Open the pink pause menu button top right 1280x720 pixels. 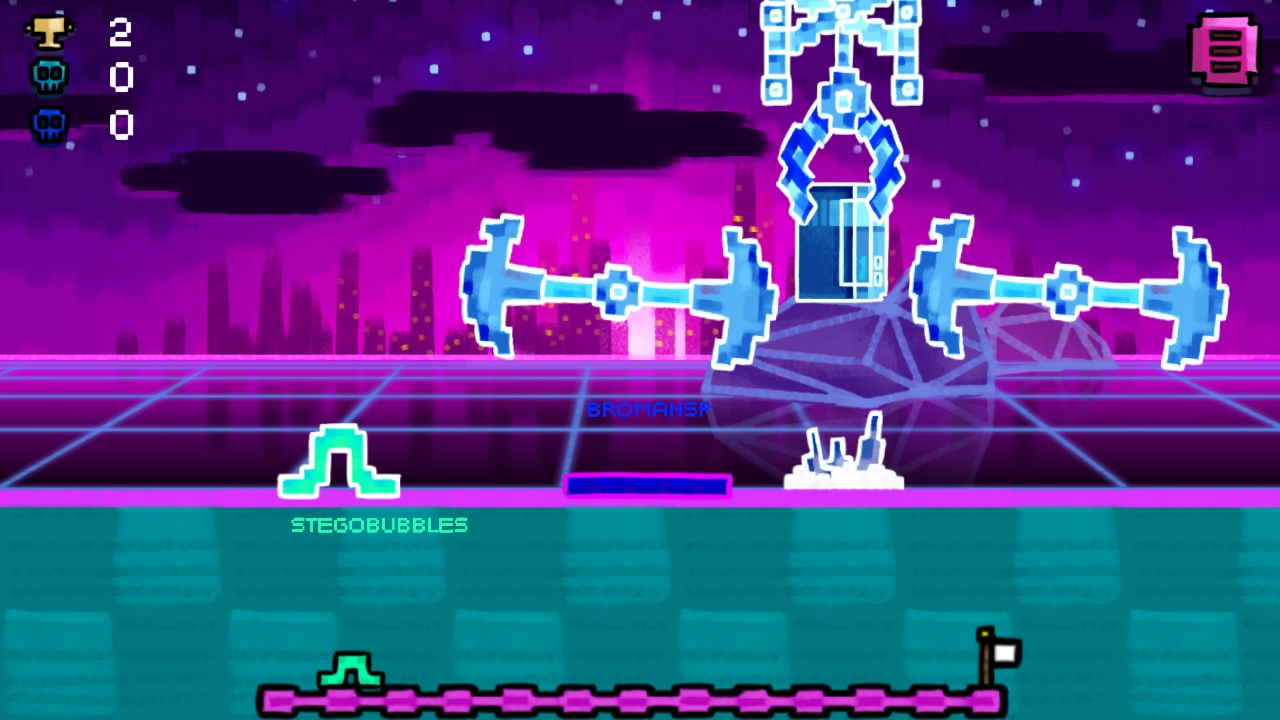1225,51
